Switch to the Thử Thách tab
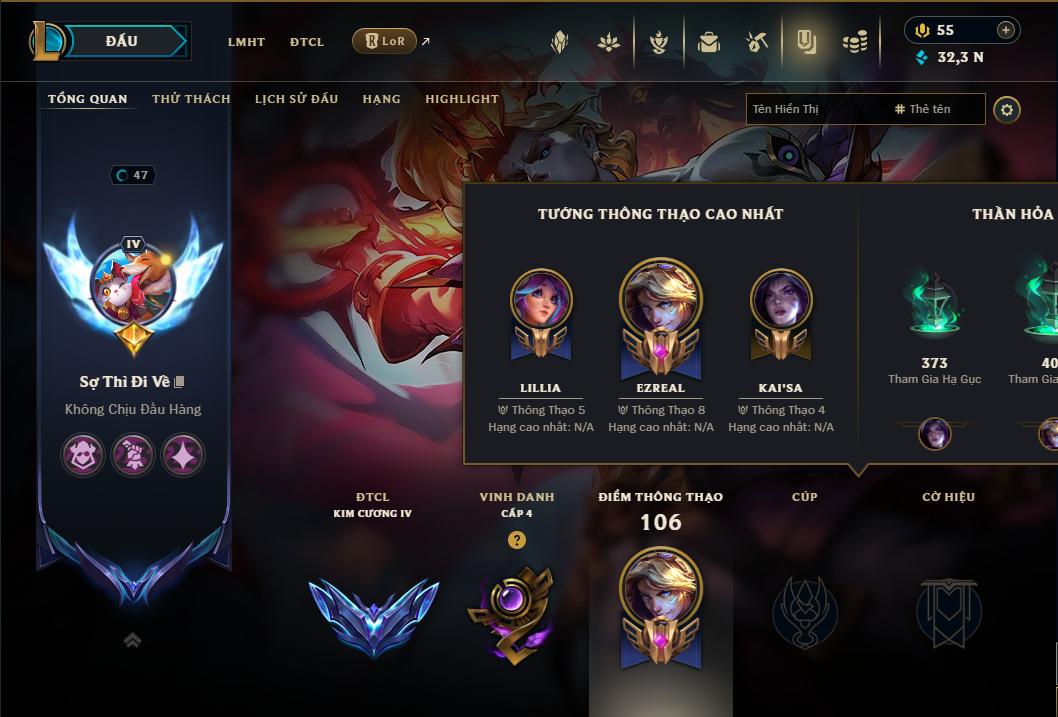This screenshot has width=1058, height=717. click(x=191, y=99)
